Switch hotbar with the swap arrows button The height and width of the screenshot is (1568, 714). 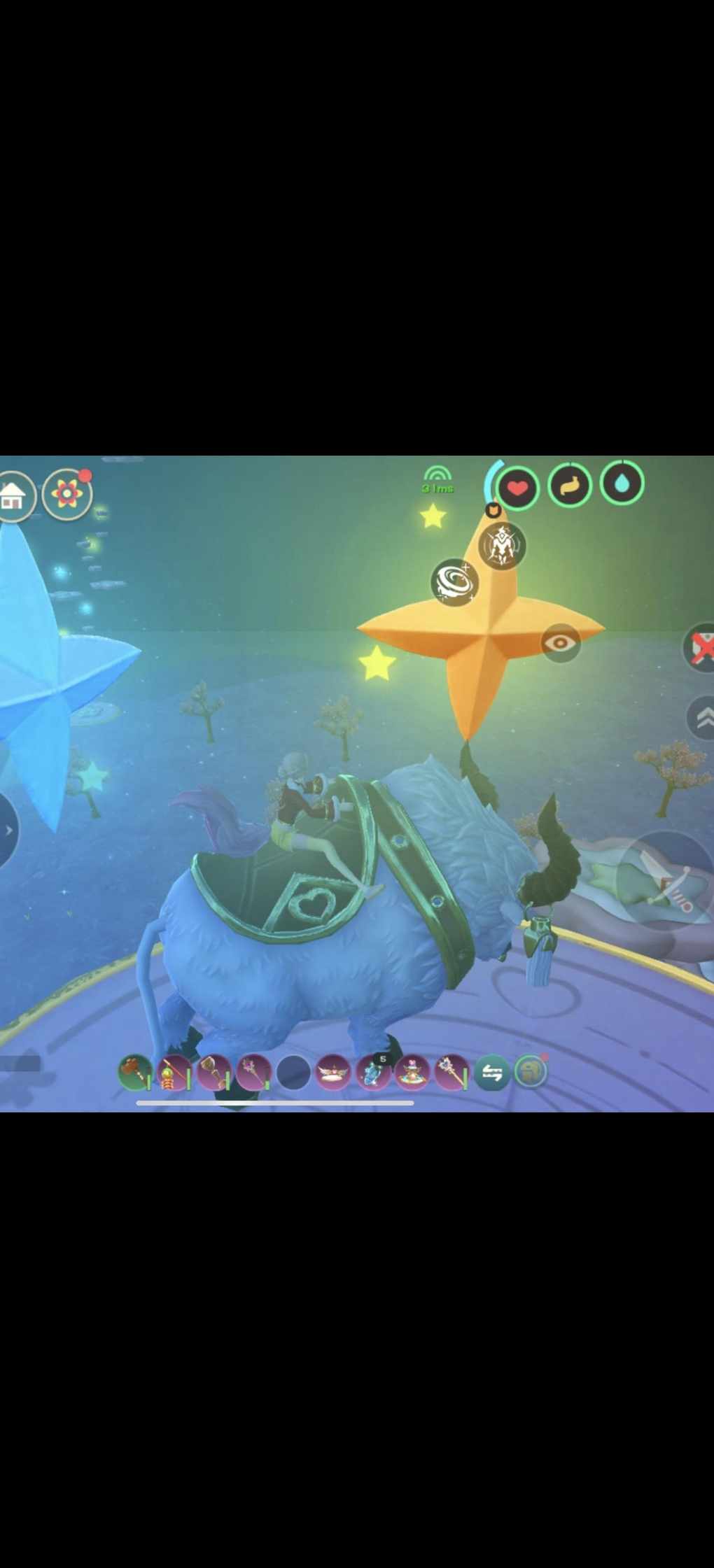pyautogui.click(x=491, y=1073)
